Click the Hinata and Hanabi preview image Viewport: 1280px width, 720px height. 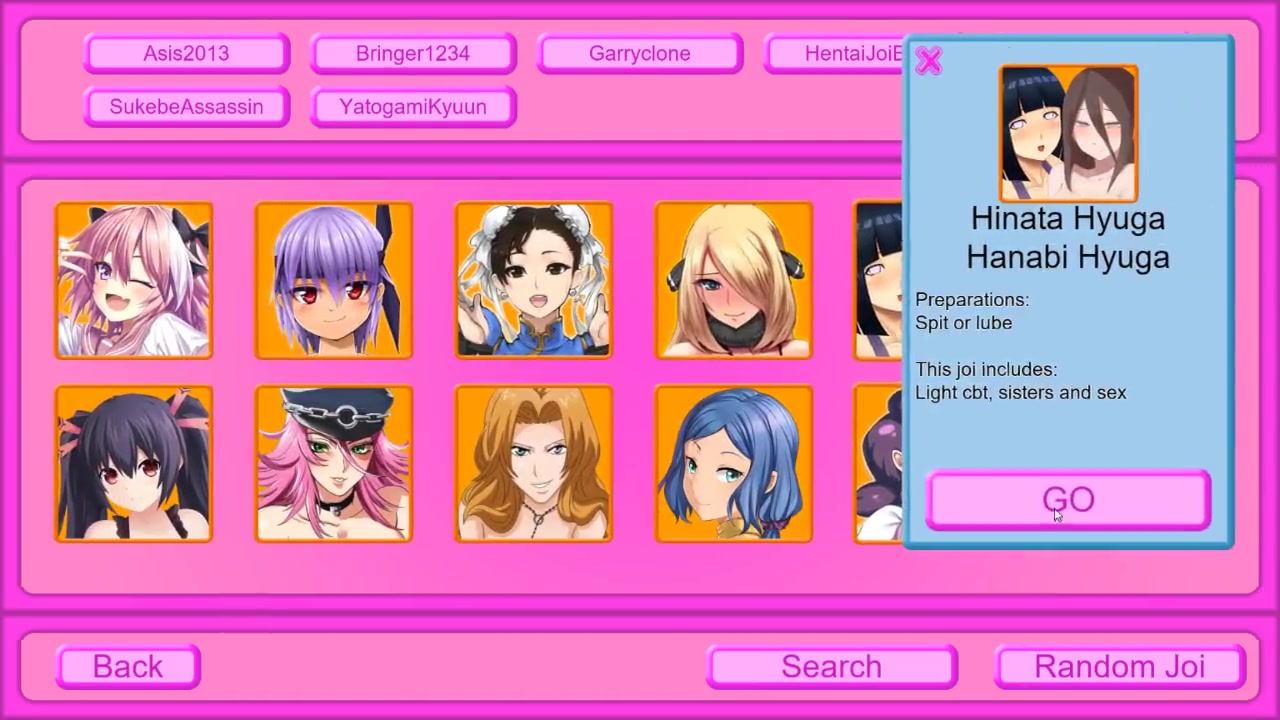click(x=1068, y=133)
